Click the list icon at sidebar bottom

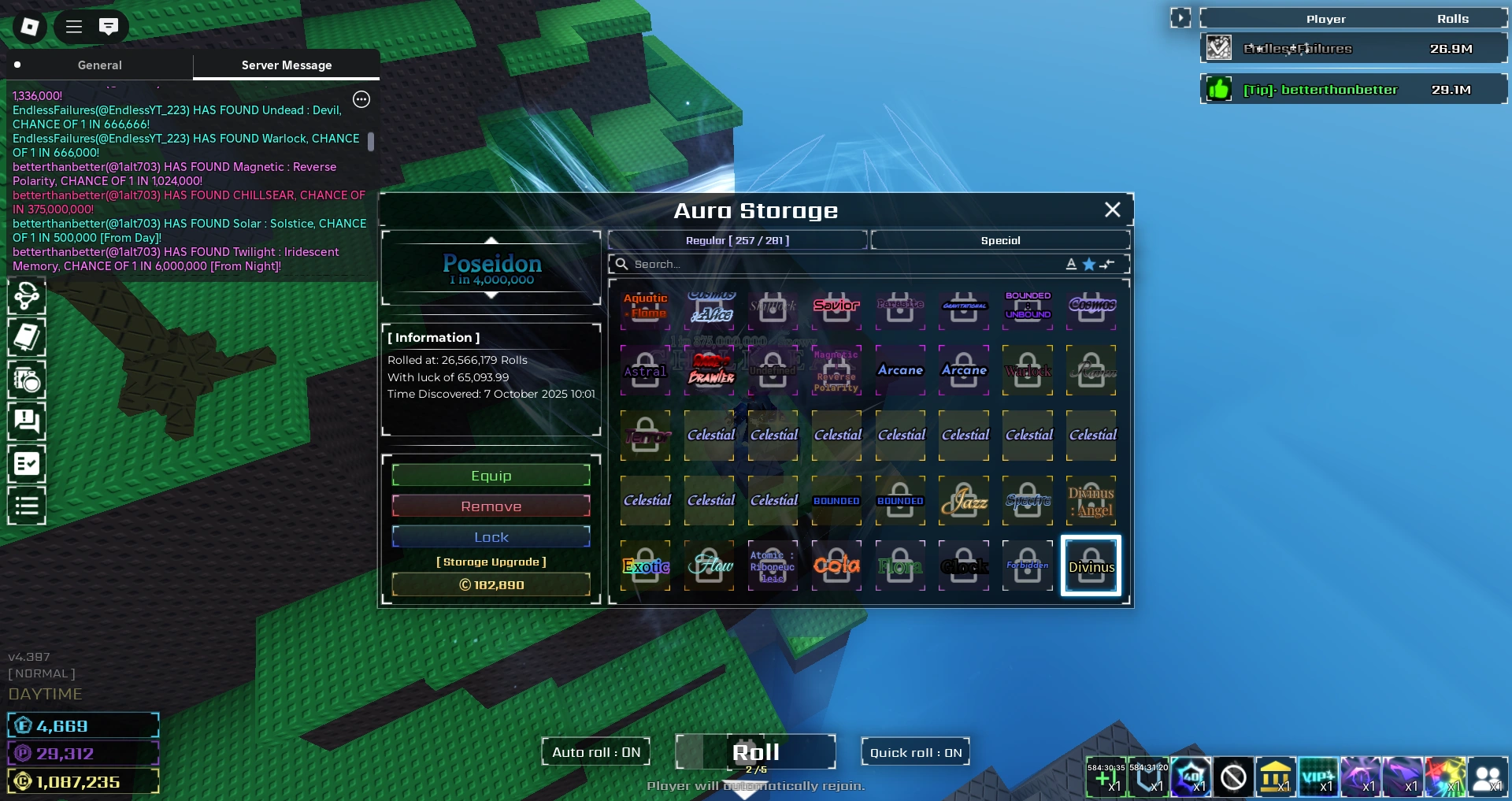coord(27,505)
